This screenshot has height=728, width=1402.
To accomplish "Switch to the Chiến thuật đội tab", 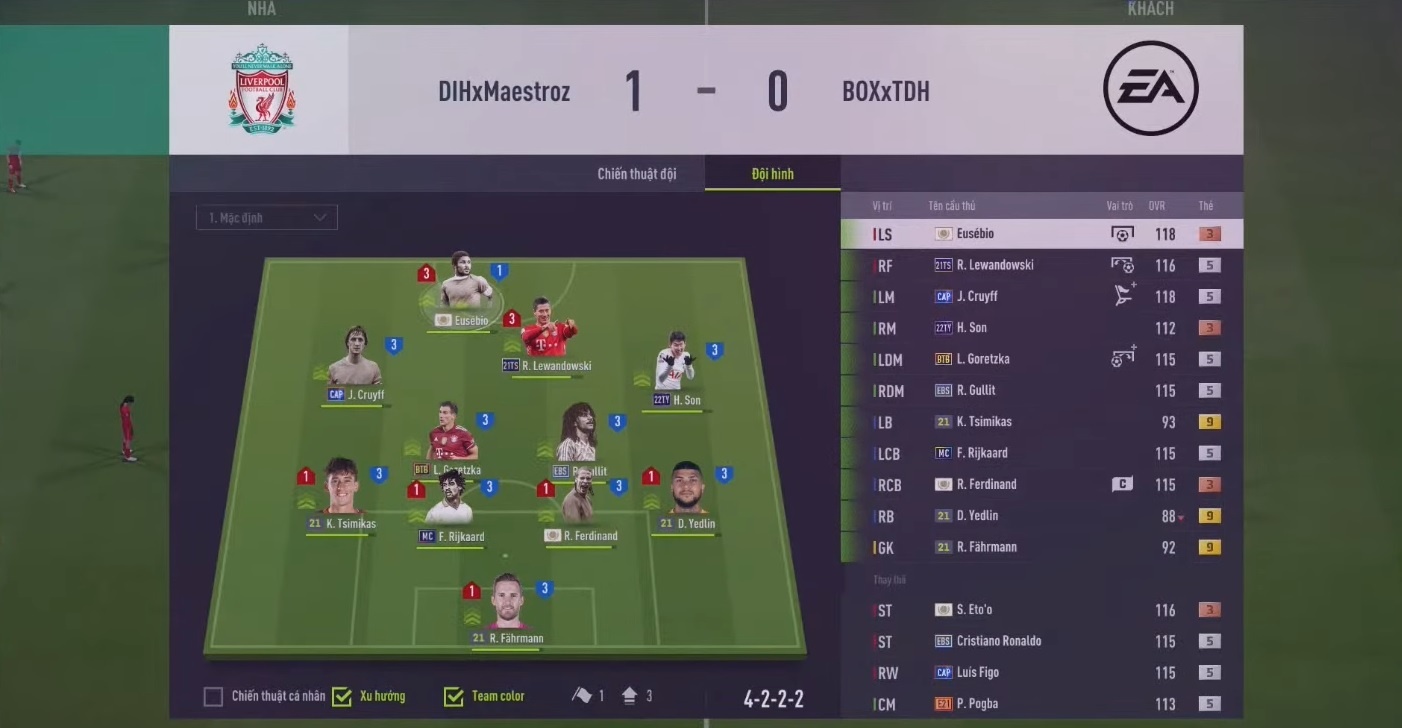I will (636, 174).
